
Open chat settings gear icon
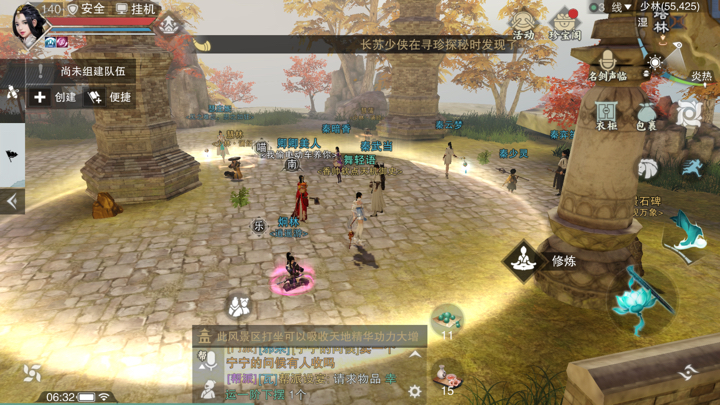(x=414, y=391)
